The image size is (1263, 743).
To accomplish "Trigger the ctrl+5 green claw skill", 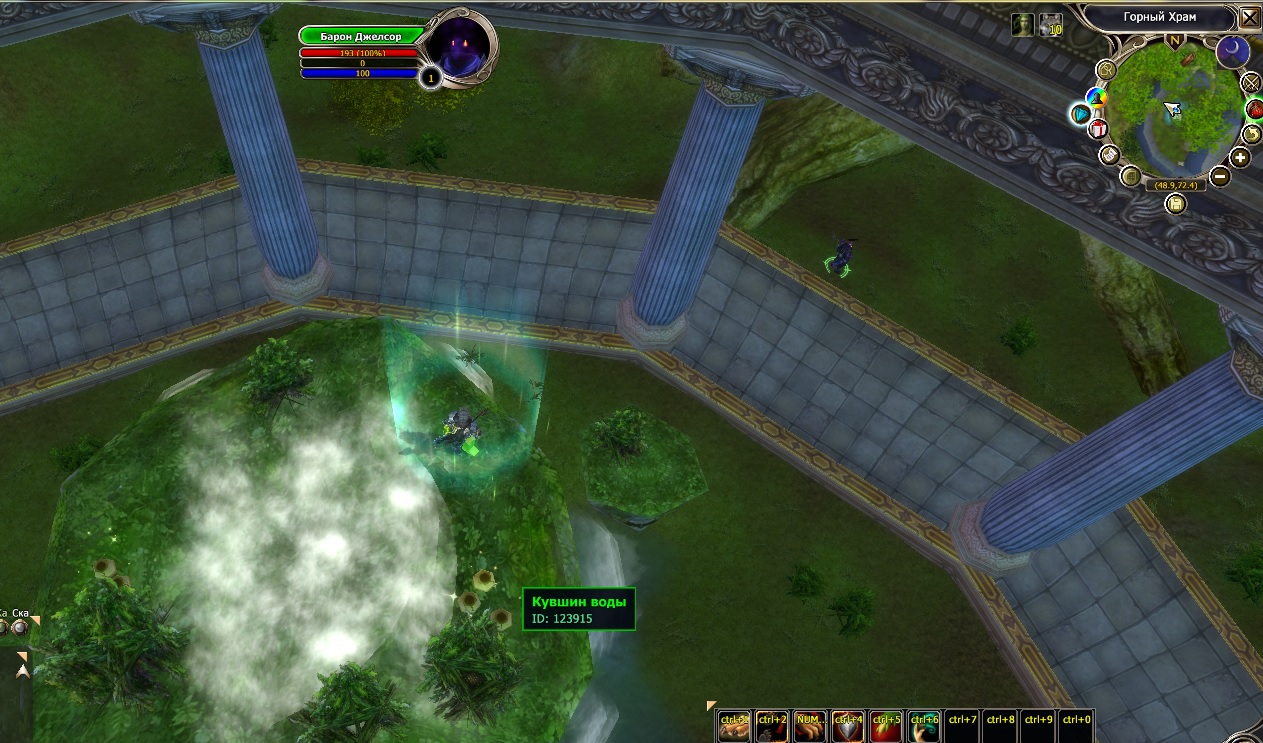I will 886,727.
